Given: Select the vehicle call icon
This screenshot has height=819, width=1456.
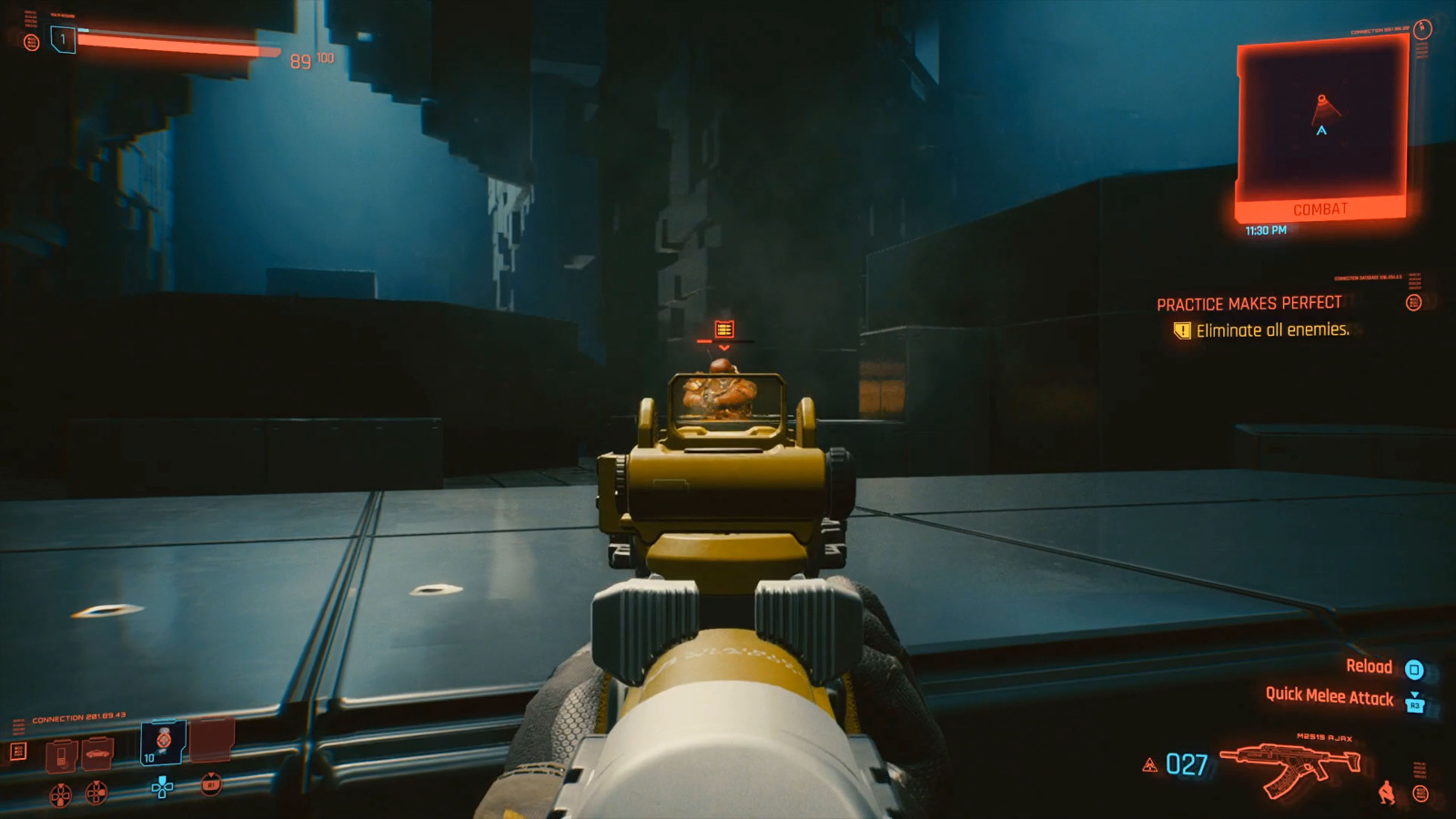Looking at the screenshot, I should click(96, 753).
